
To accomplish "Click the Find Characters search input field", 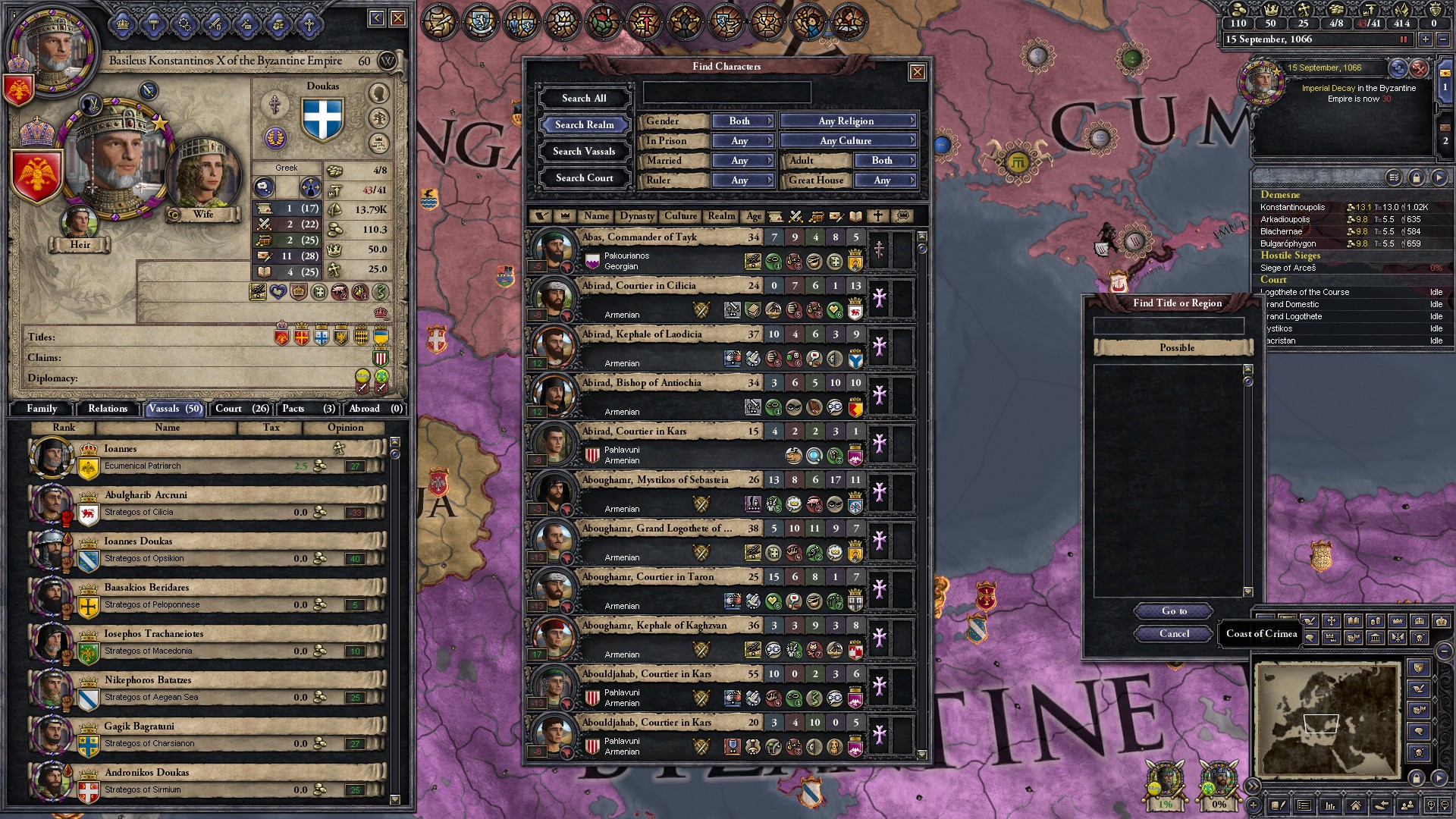I will (726, 92).
